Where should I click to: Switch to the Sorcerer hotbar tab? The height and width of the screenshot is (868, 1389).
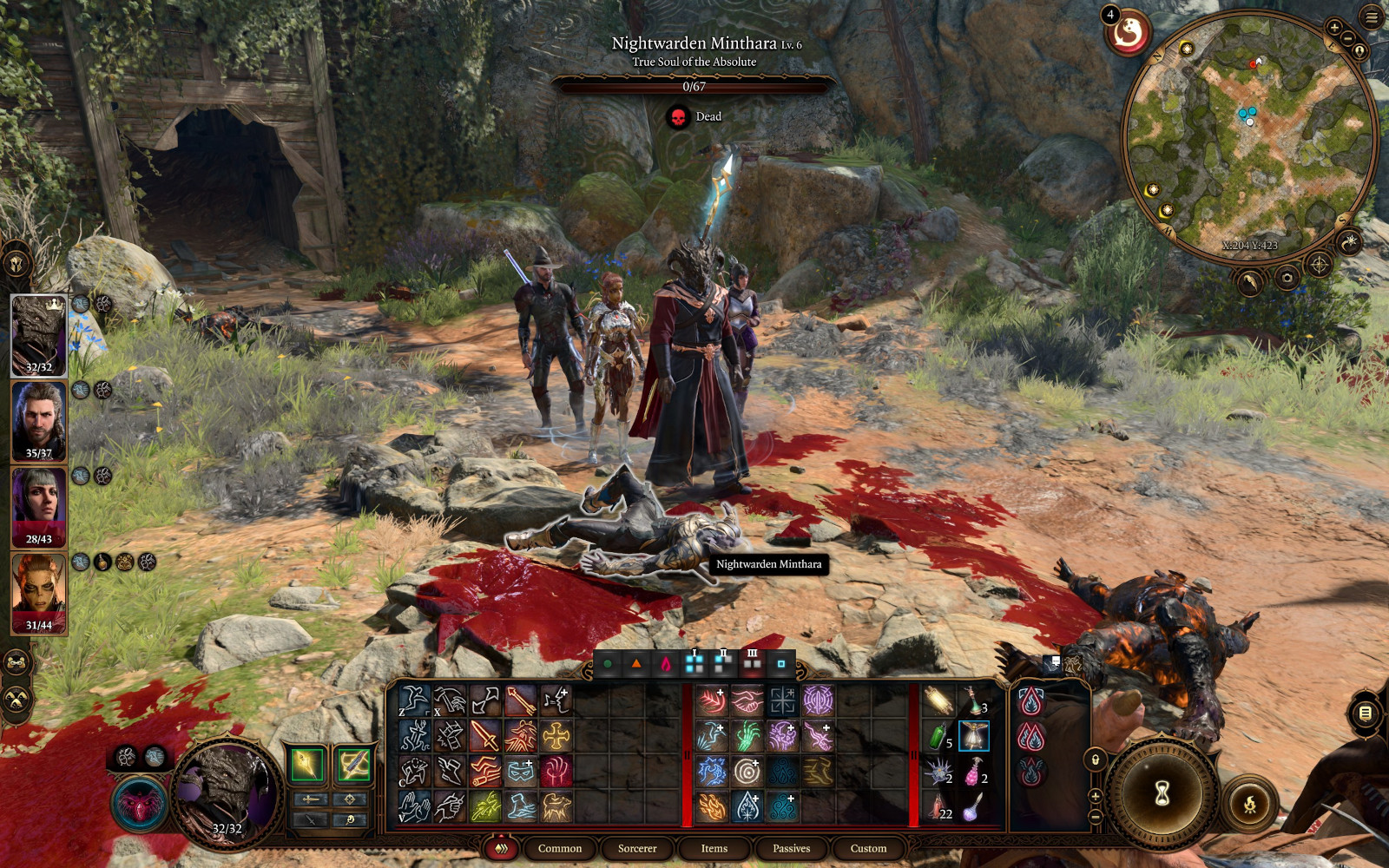pyautogui.click(x=637, y=848)
